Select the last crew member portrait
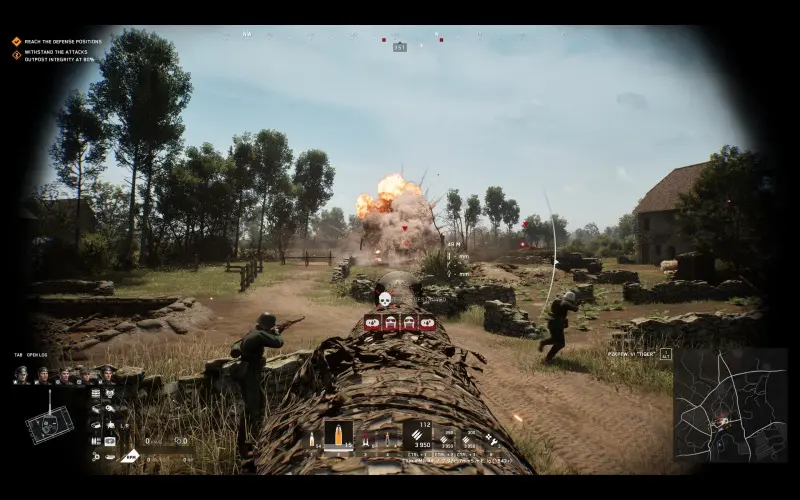This screenshot has width=800, height=500. [x=107, y=374]
